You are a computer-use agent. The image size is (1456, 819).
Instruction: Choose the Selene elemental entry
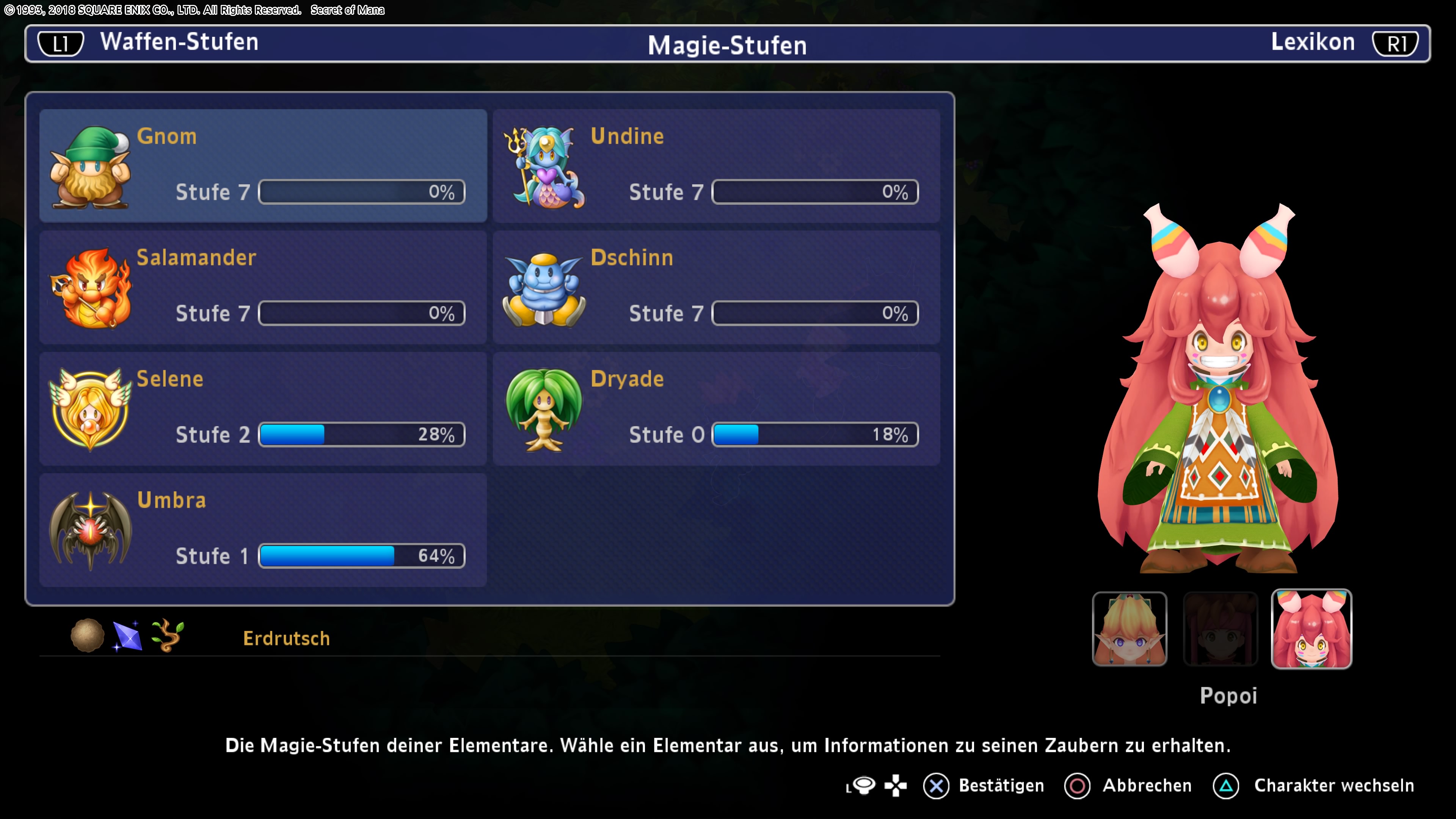point(263,409)
